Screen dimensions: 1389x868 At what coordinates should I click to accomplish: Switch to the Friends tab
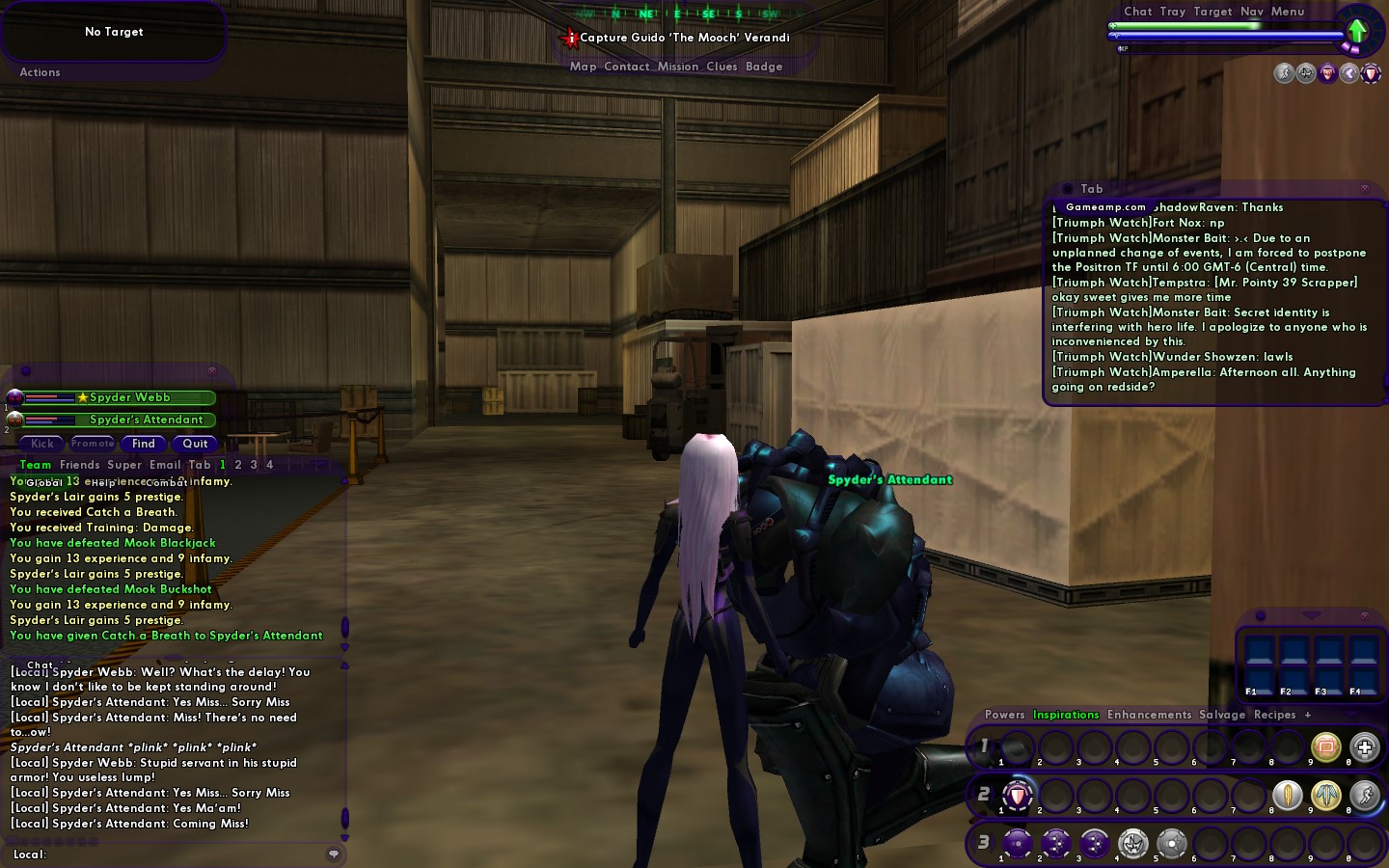(x=79, y=465)
